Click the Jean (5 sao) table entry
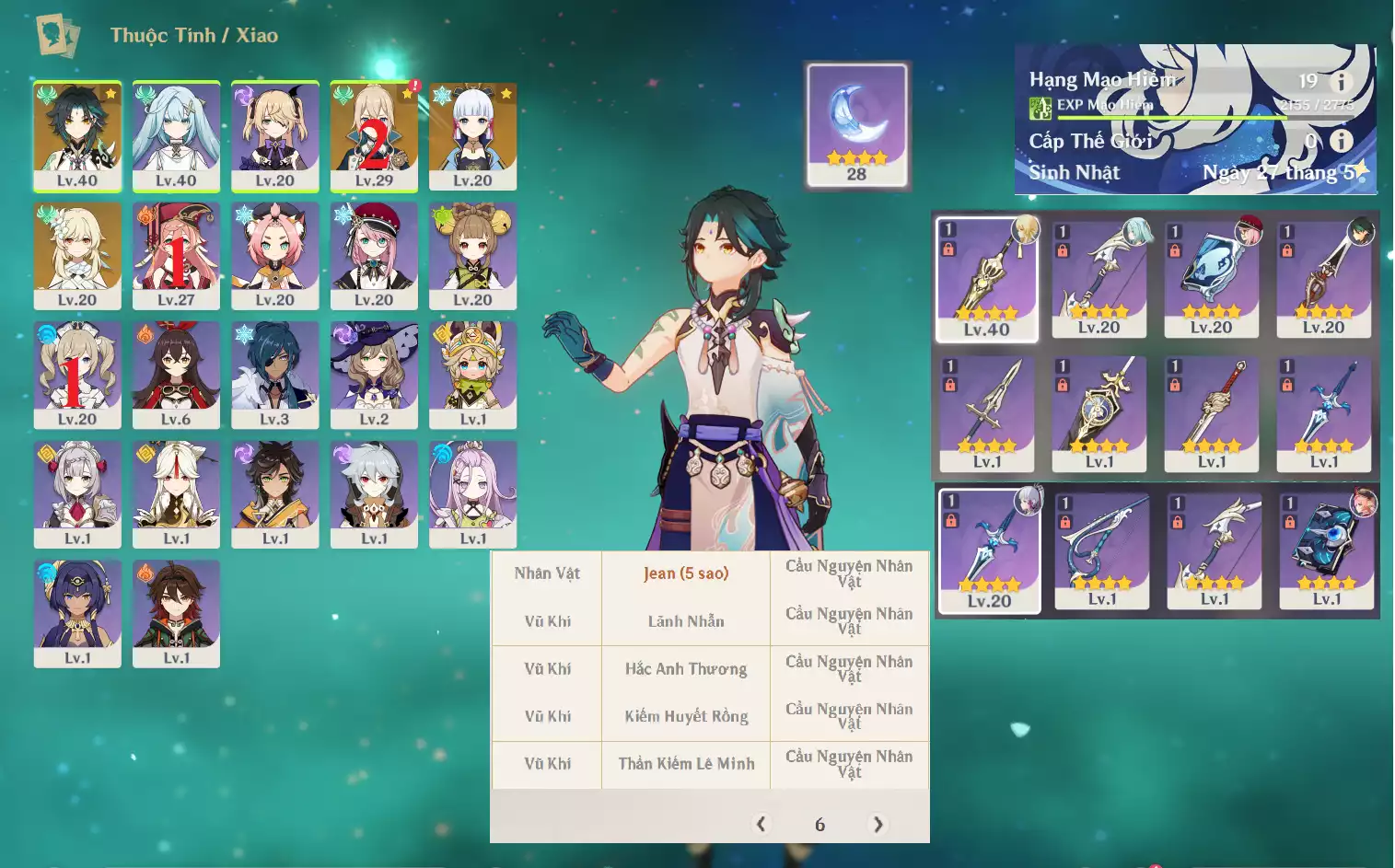The width and height of the screenshot is (1395, 868). pyautogui.click(x=686, y=573)
